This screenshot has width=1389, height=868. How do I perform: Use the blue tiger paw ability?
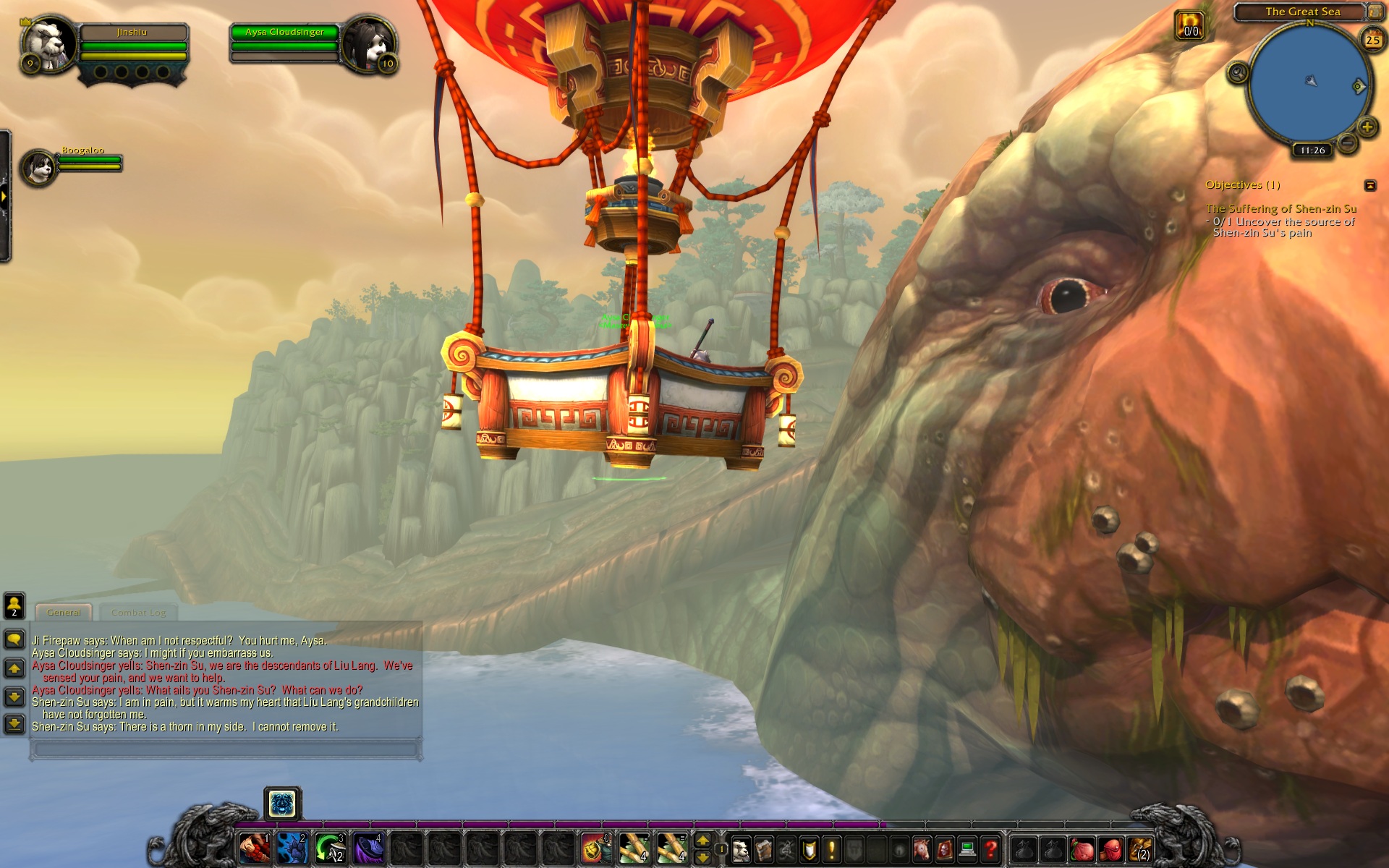click(292, 848)
